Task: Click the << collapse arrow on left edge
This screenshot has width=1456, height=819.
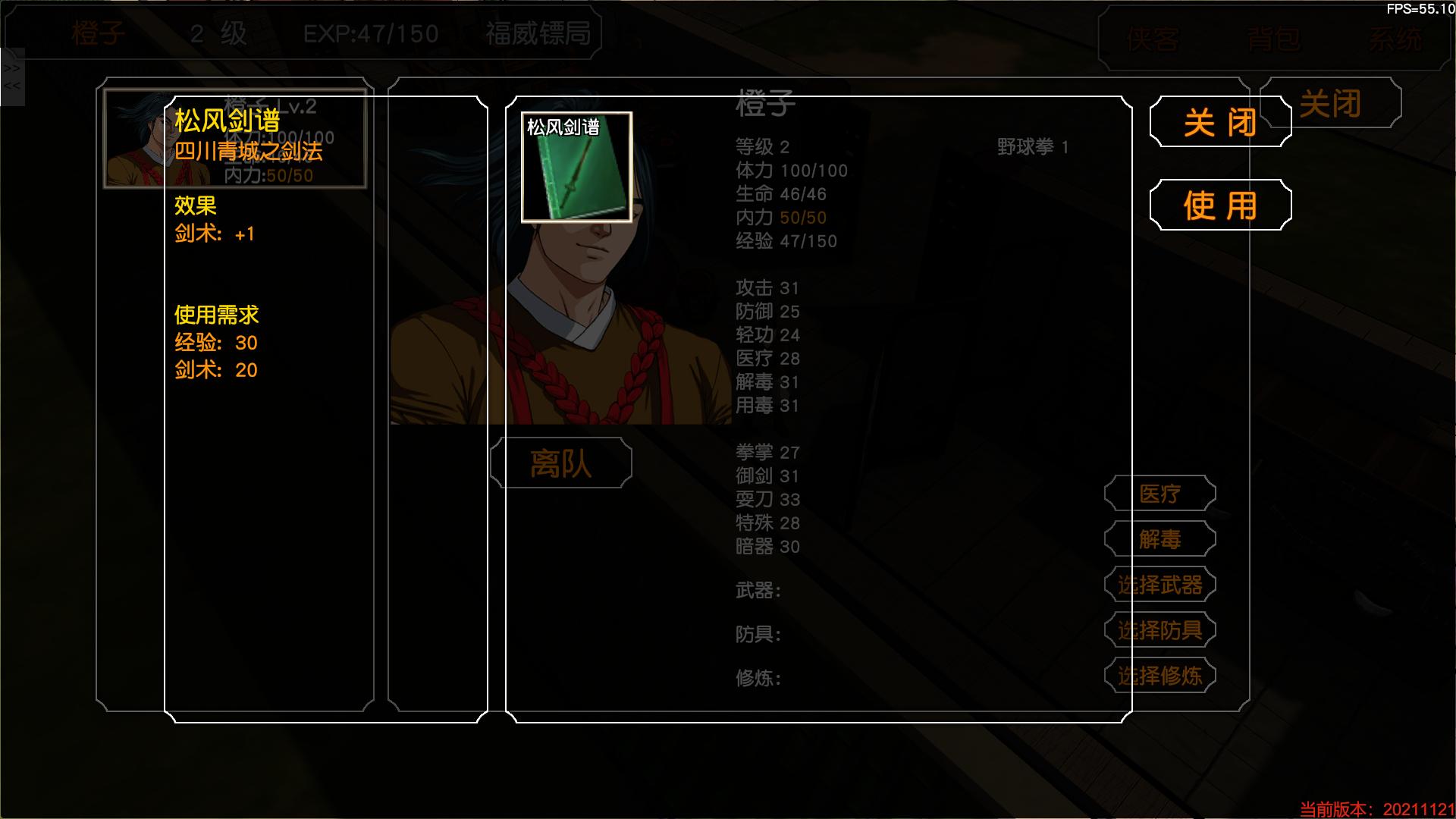Action: point(11,85)
